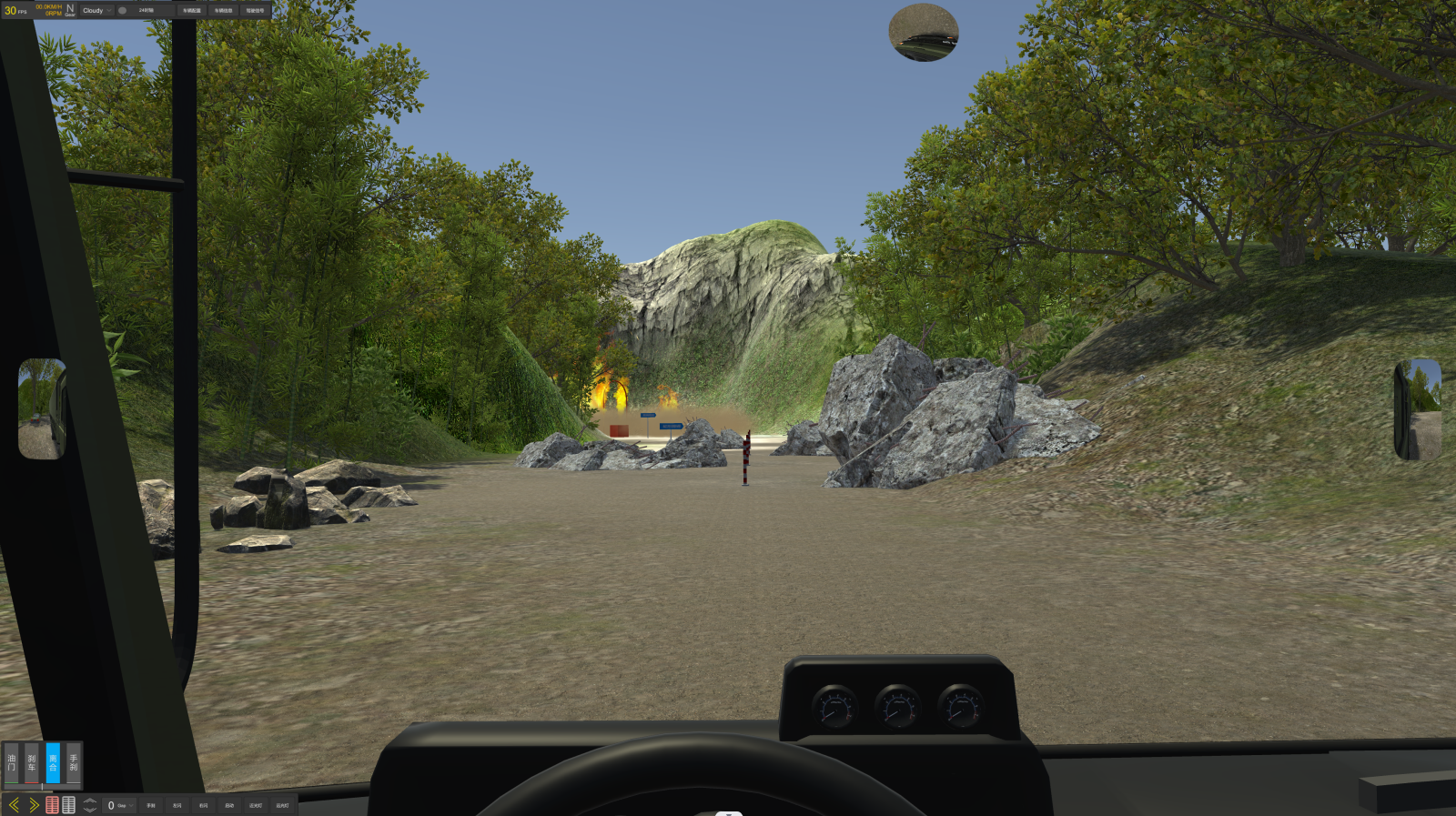Open the 车辆信息 vehicle info panel
The width and height of the screenshot is (1456, 816).
[x=223, y=11]
